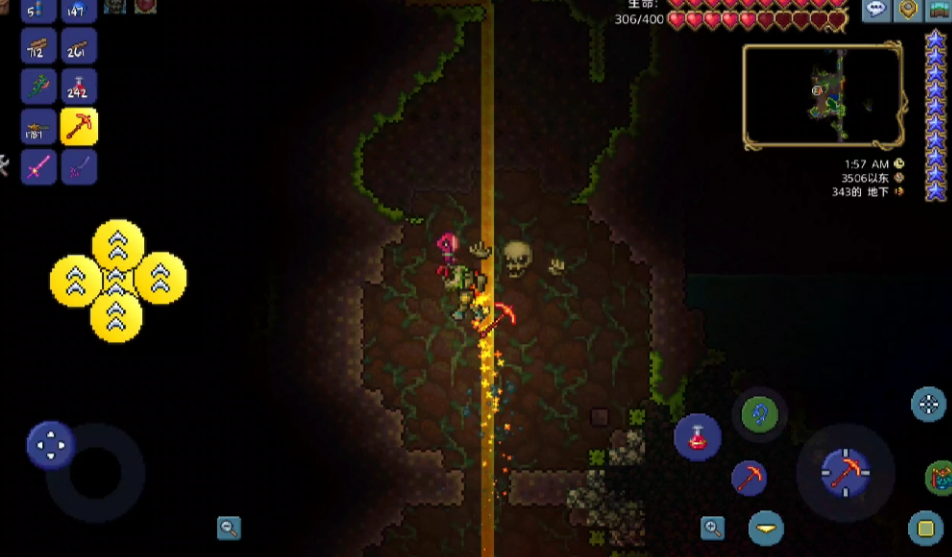Tap the yellow down-arrow drop button
This screenshot has height=557, width=952.
tap(766, 527)
